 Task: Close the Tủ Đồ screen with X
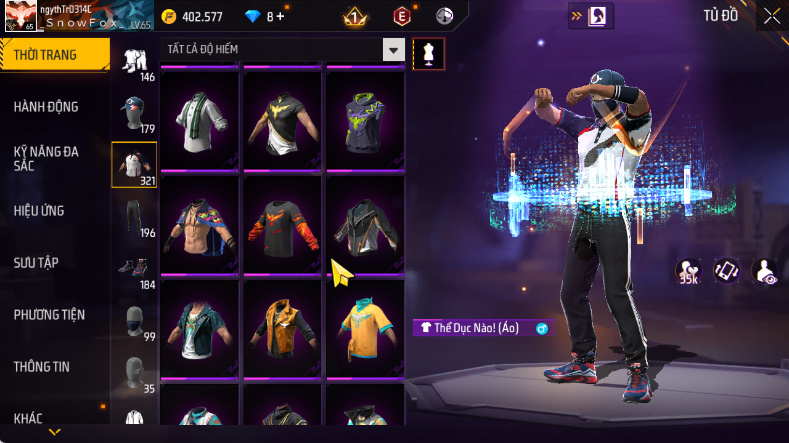tap(772, 16)
